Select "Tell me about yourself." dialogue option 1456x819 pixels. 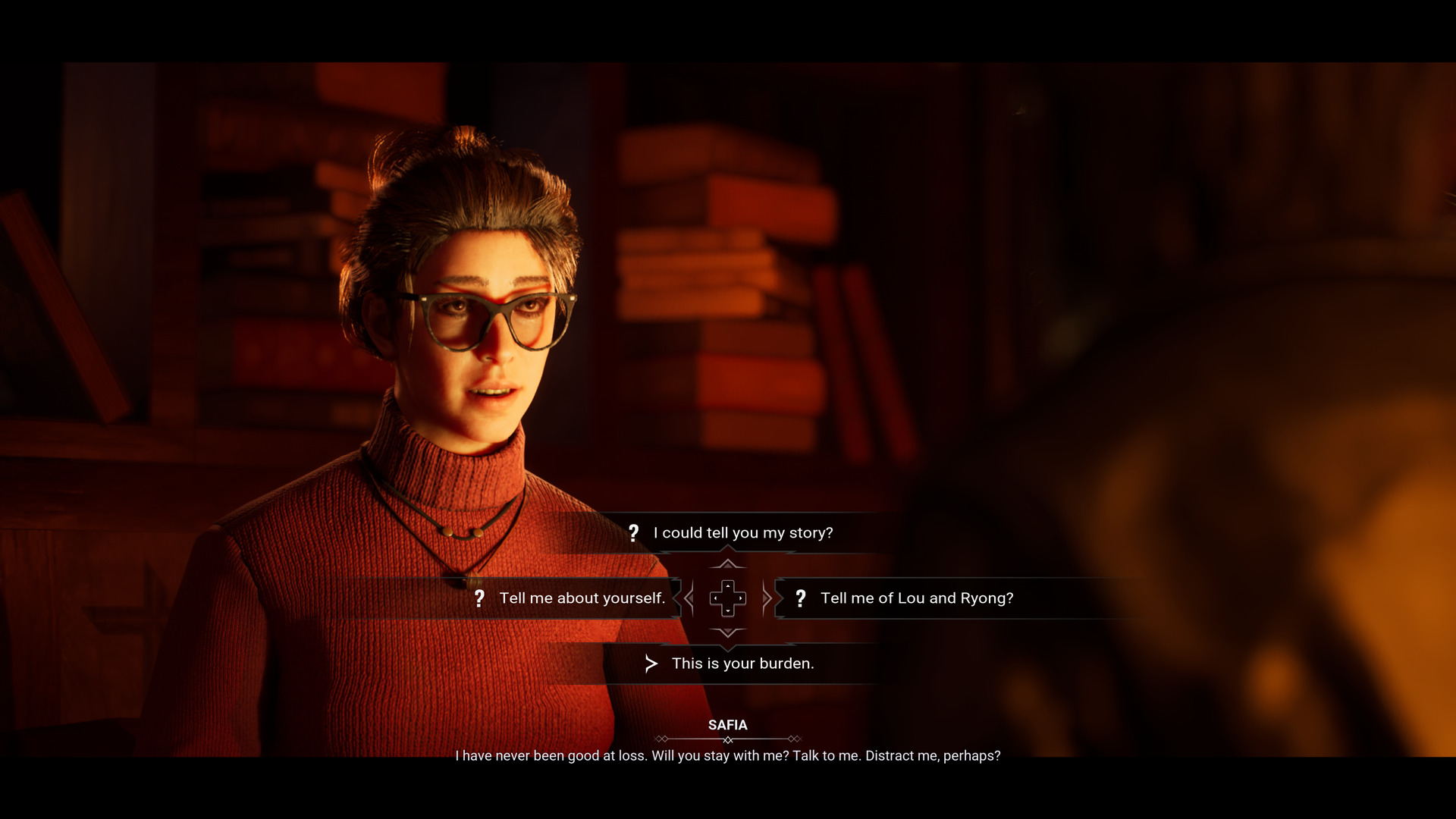[581, 598]
